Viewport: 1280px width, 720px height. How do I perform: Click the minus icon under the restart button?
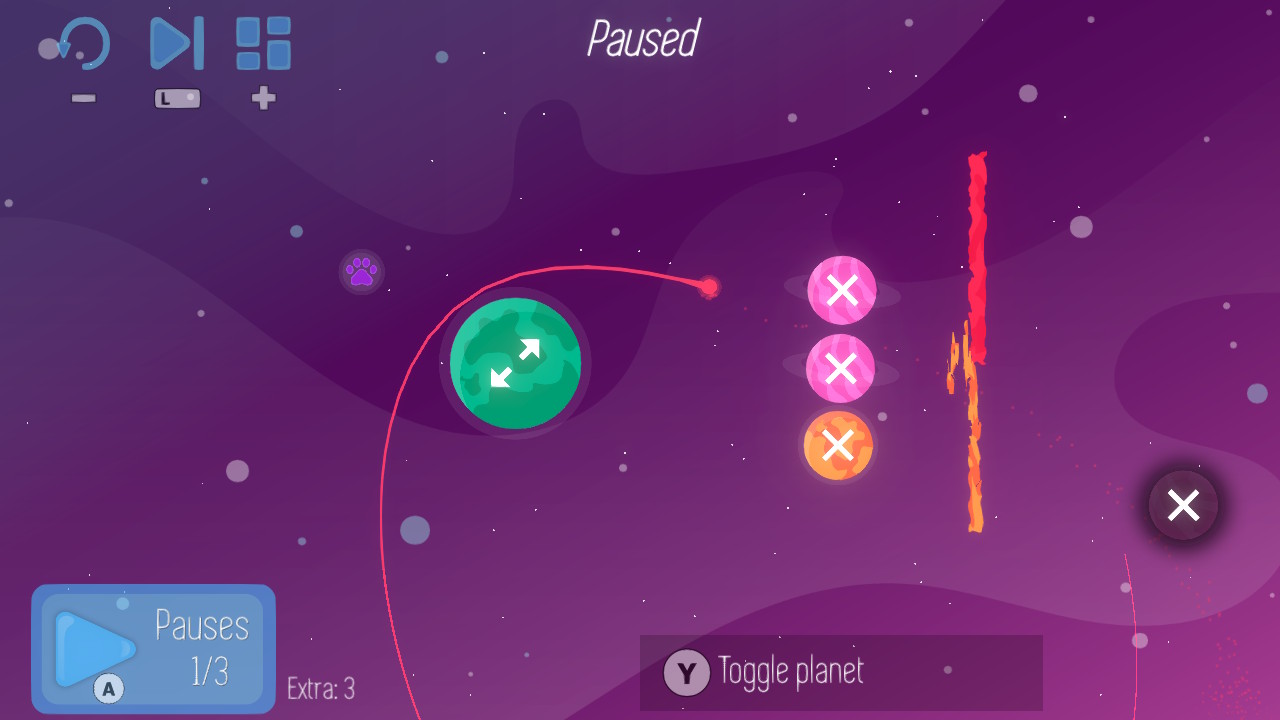(84, 98)
